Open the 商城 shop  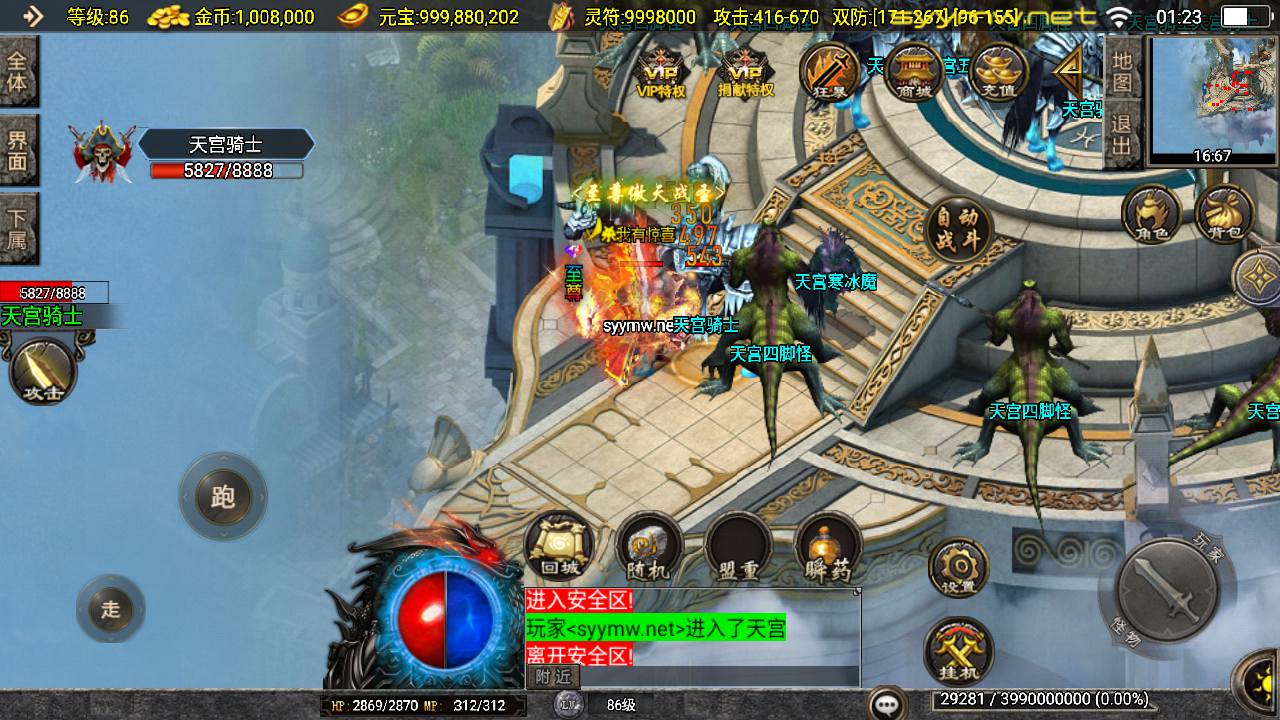(x=913, y=72)
